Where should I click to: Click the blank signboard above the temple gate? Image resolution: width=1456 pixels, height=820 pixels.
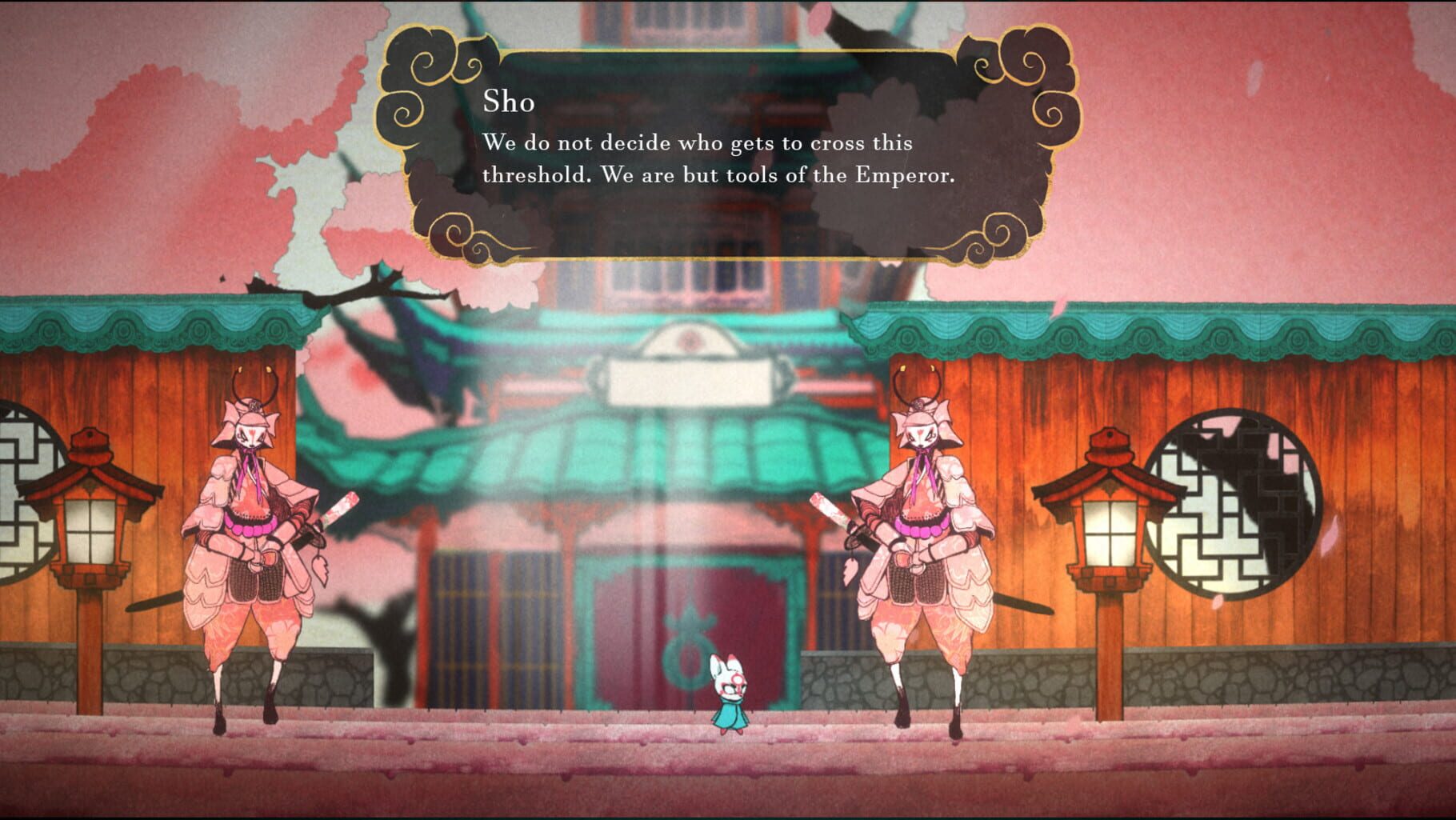pos(692,380)
